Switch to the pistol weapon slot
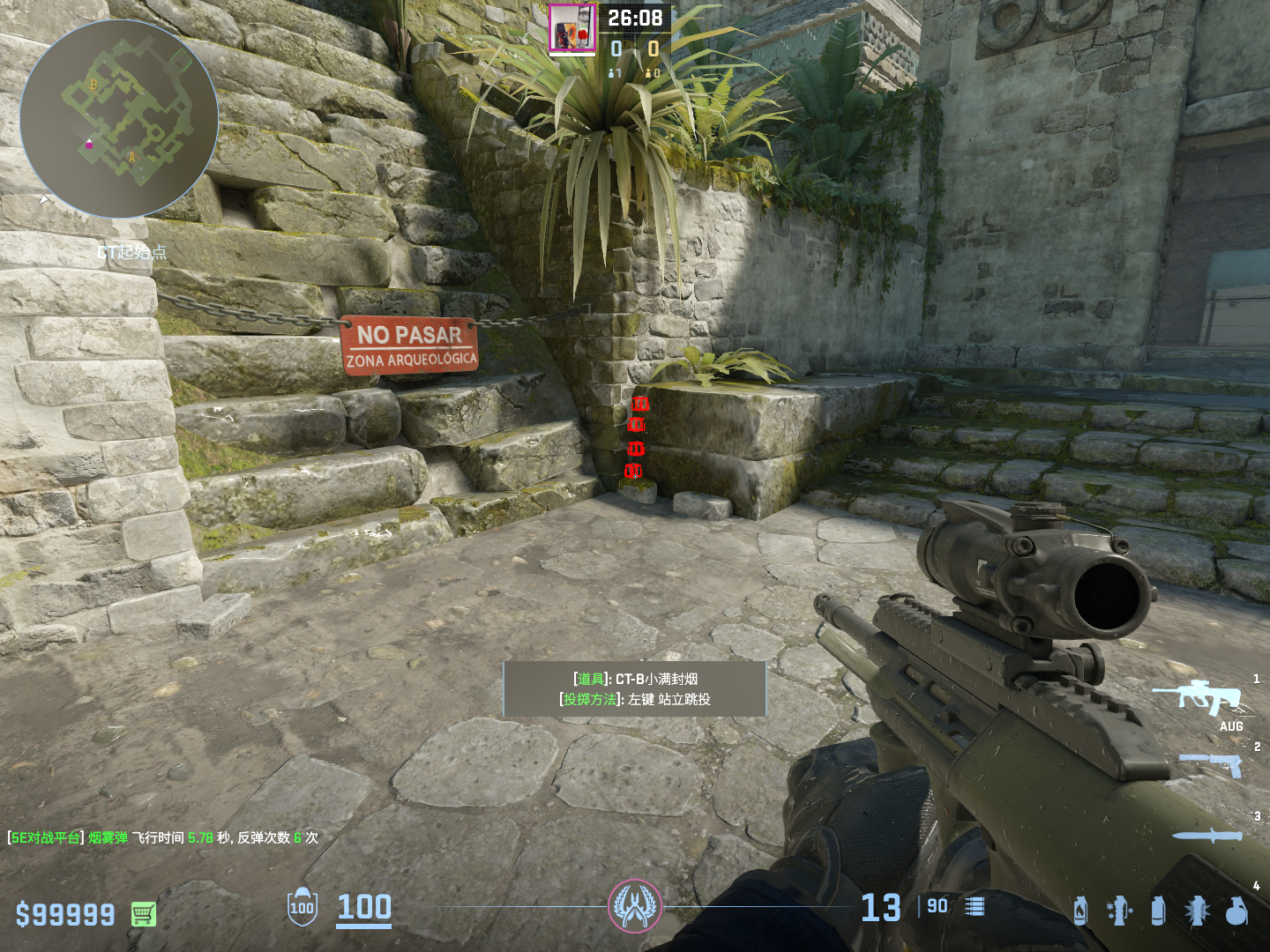The height and width of the screenshot is (952, 1270). tap(1211, 763)
